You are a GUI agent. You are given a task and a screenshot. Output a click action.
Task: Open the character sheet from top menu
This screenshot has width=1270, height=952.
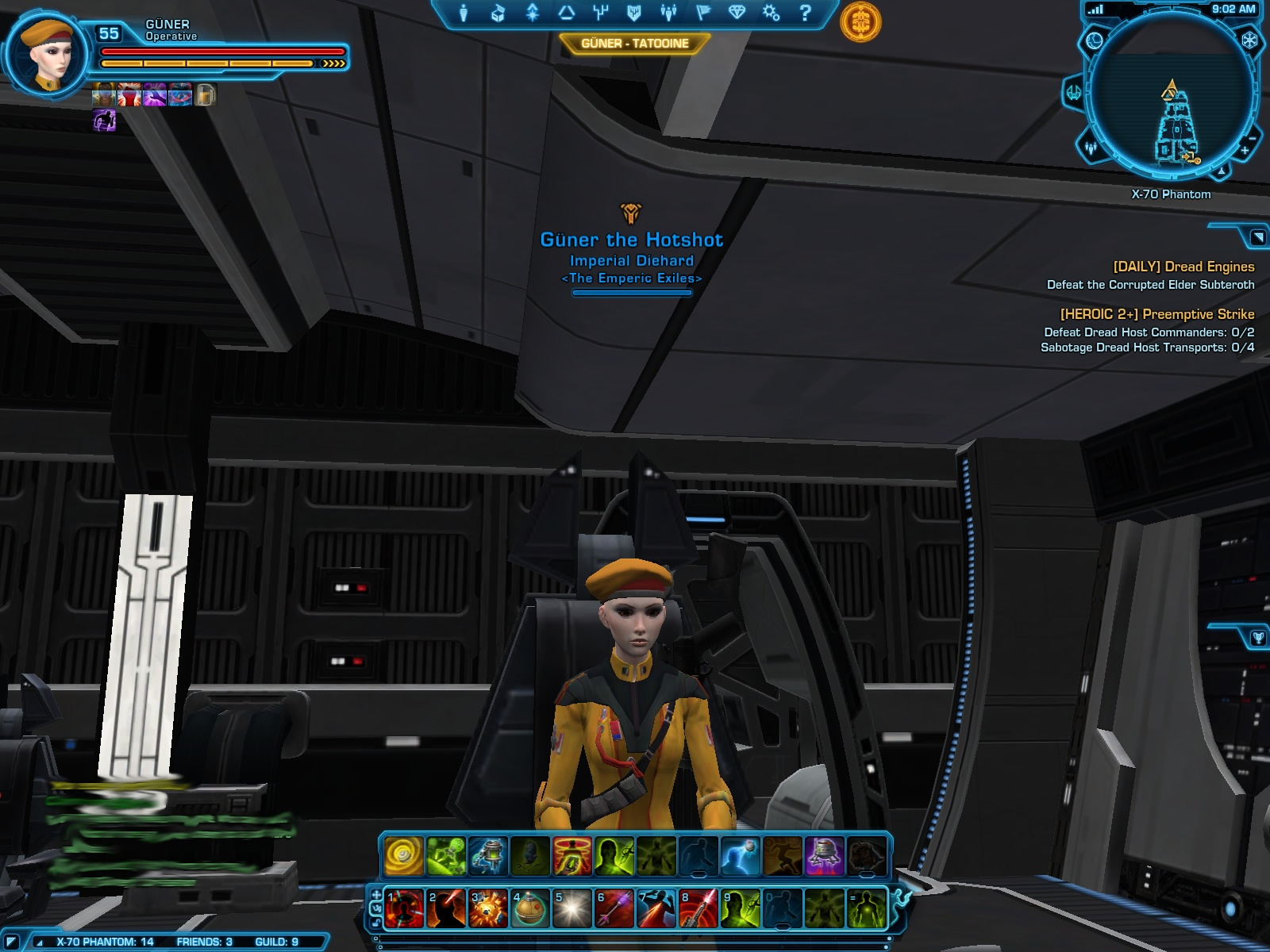[464, 13]
